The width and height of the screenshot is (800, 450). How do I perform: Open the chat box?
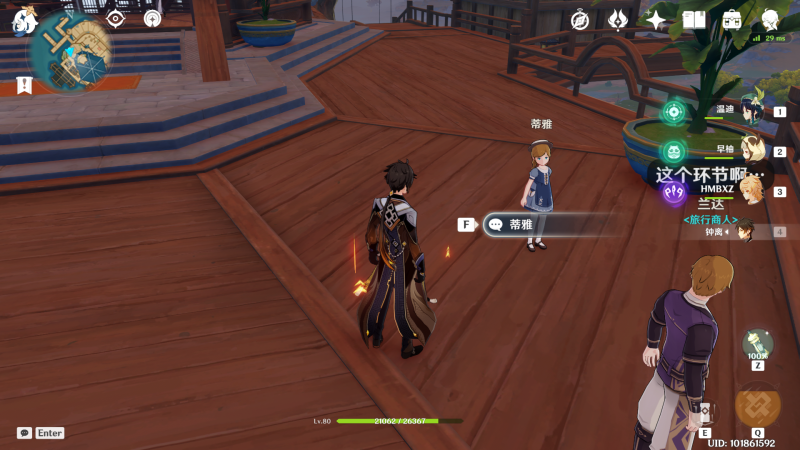(24, 433)
